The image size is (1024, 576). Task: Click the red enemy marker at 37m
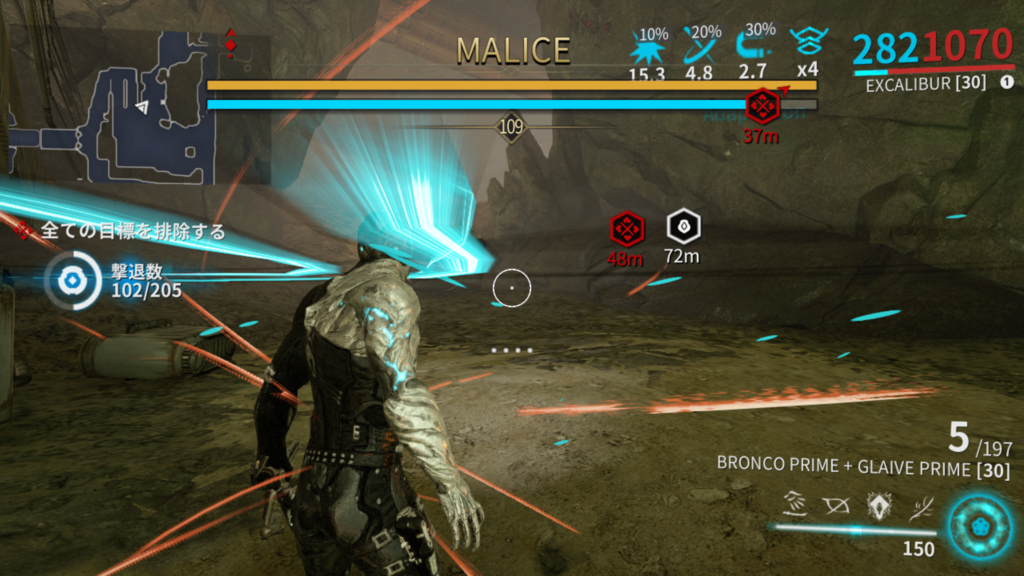coord(763,105)
